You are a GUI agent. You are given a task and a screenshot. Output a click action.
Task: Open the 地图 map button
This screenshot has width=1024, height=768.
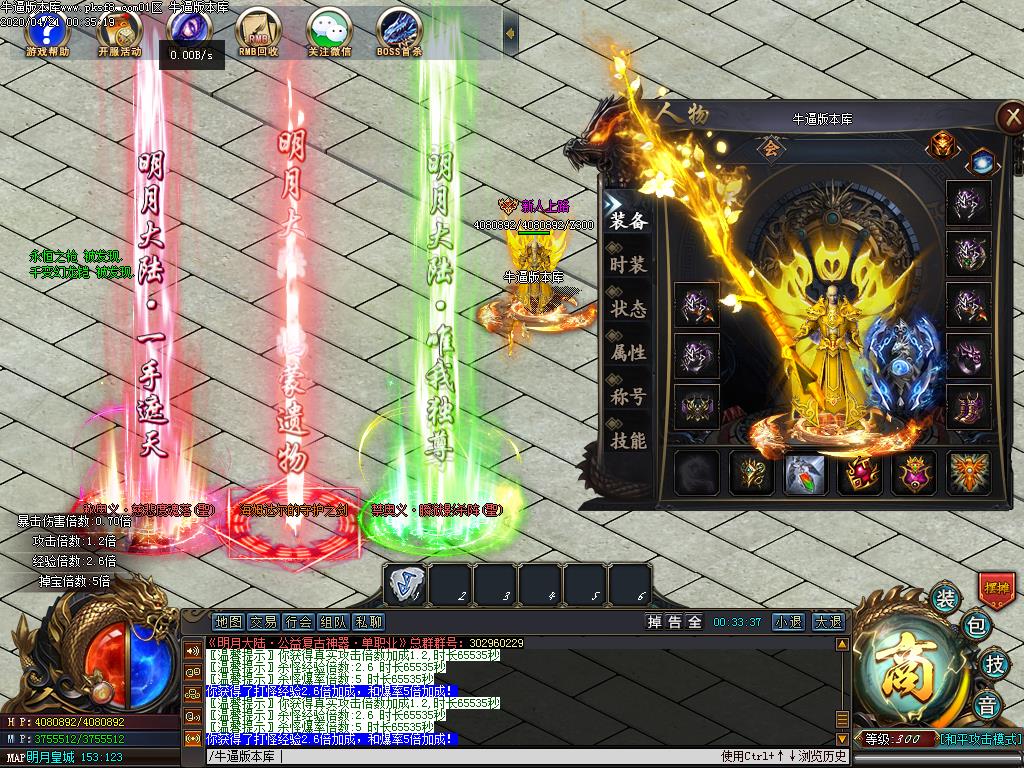(x=229, y=622)
